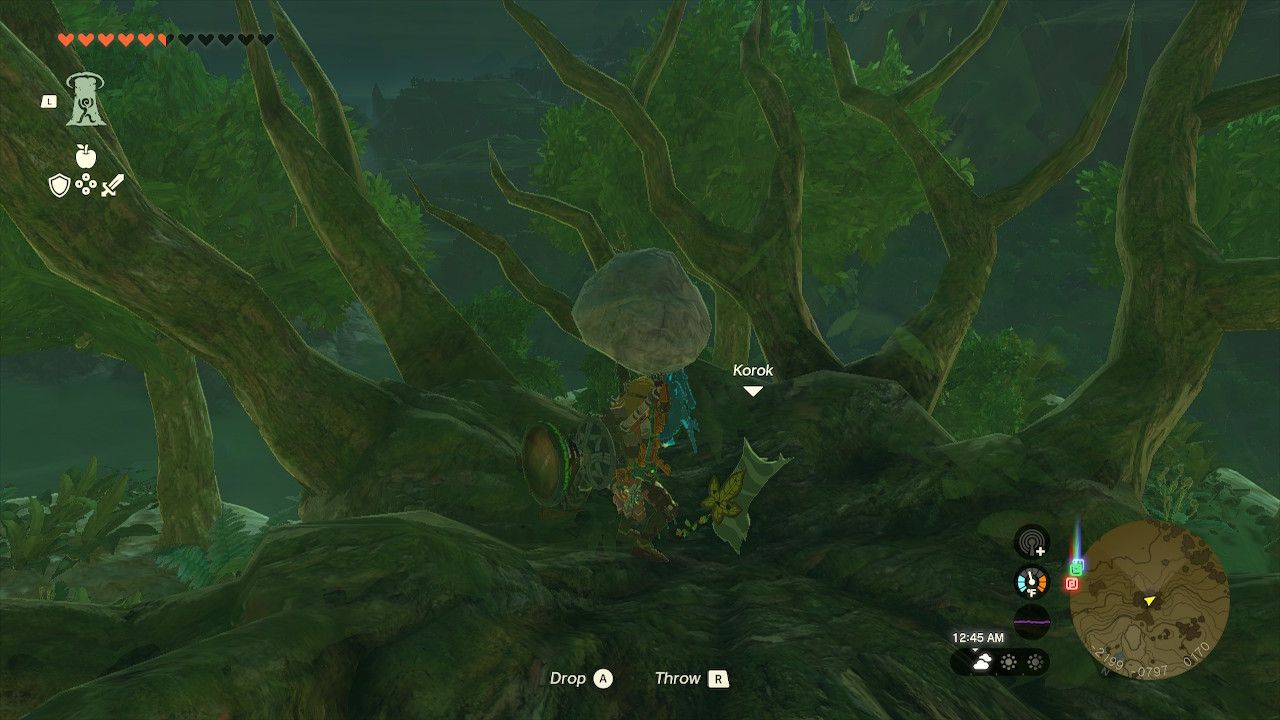Image resolution: width=1280 pixels, height=720 pixels.
Task: Toggle the green chest marker on the minimap
Action: (x=1077, y=567)
